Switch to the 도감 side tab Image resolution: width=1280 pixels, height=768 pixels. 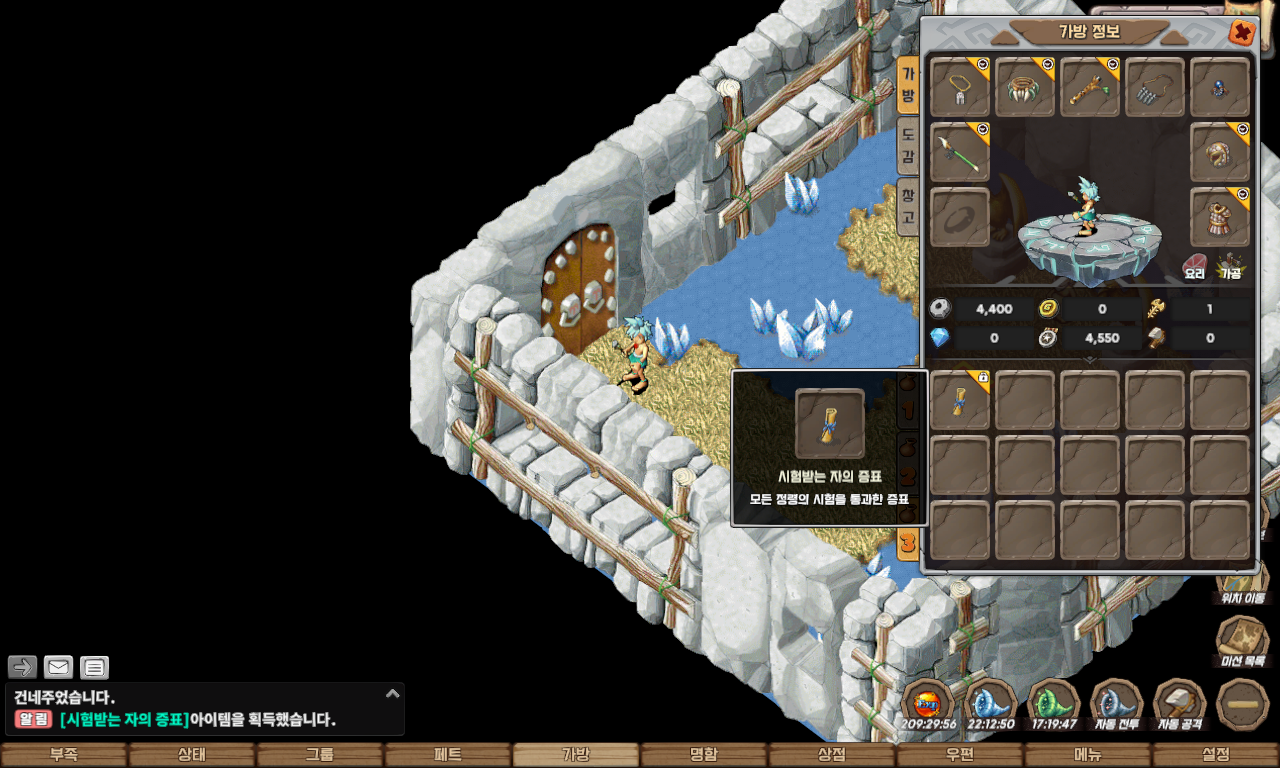tap(908, 146)
